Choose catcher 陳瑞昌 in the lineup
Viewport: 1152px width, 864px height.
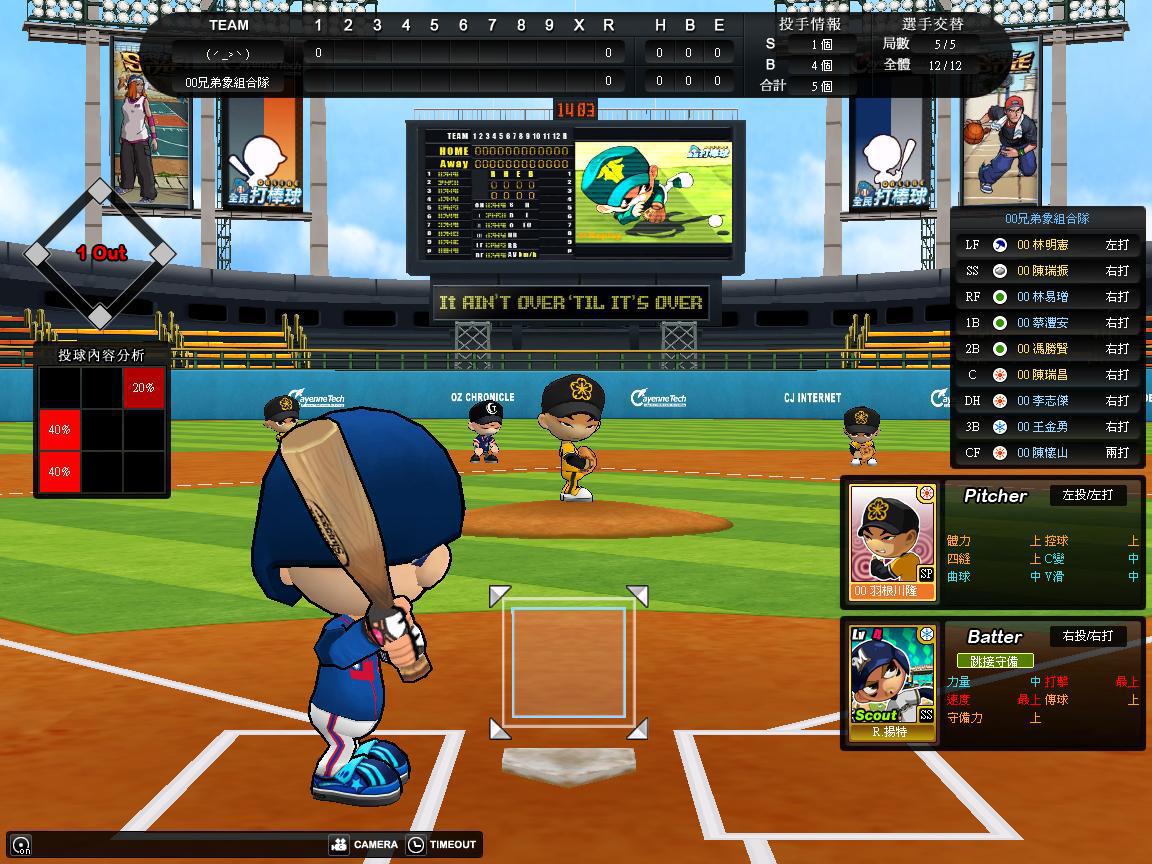tap(1046, 374)
